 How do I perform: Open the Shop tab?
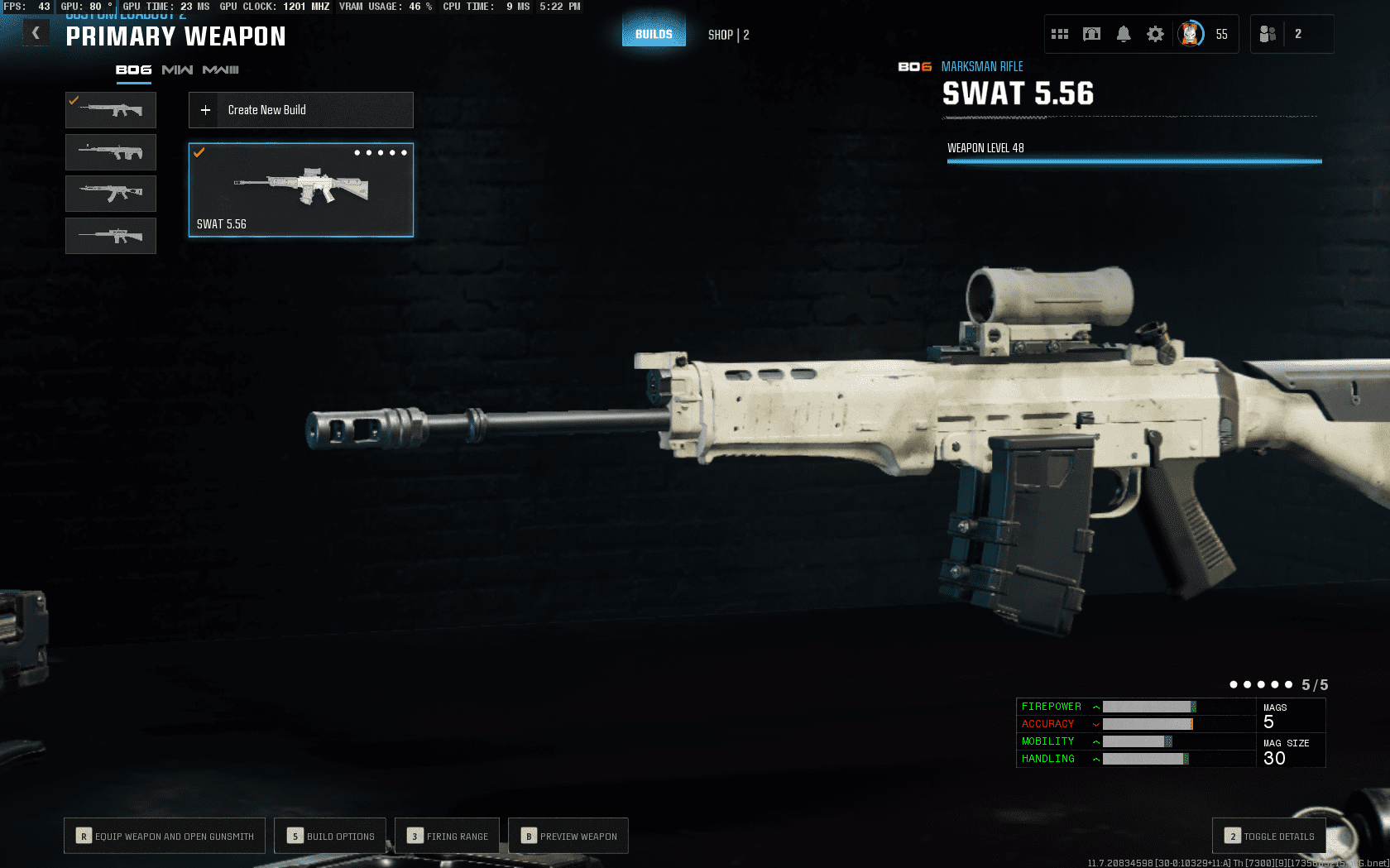(x=728, y=35)
